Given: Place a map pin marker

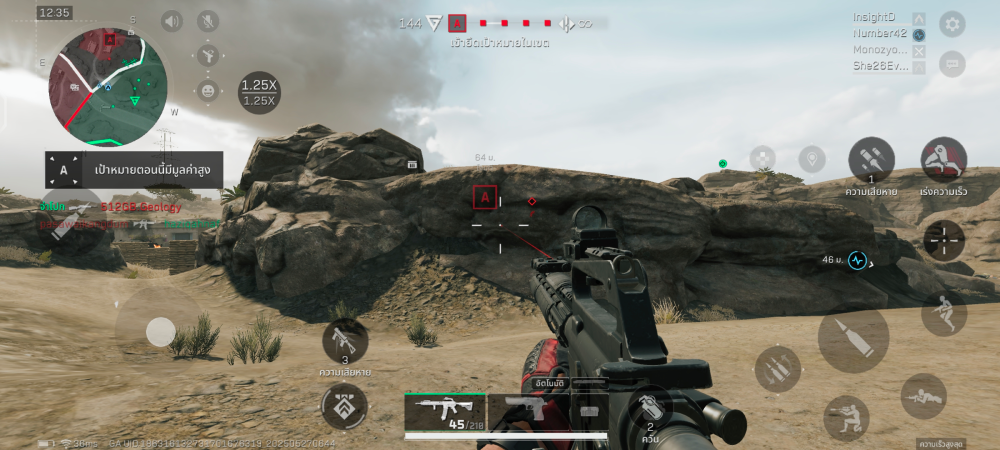Looking at the screenshot, I should [x=812, y=159].
